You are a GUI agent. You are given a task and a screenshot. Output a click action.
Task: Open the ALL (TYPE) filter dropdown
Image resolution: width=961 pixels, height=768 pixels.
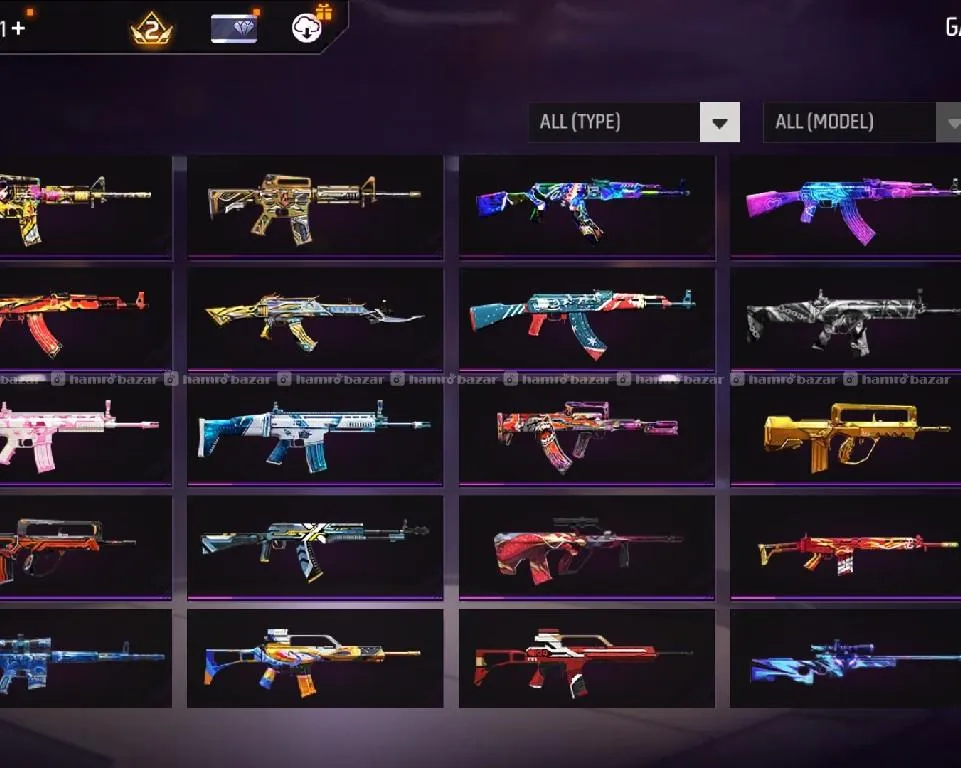[x=634, y=123]
